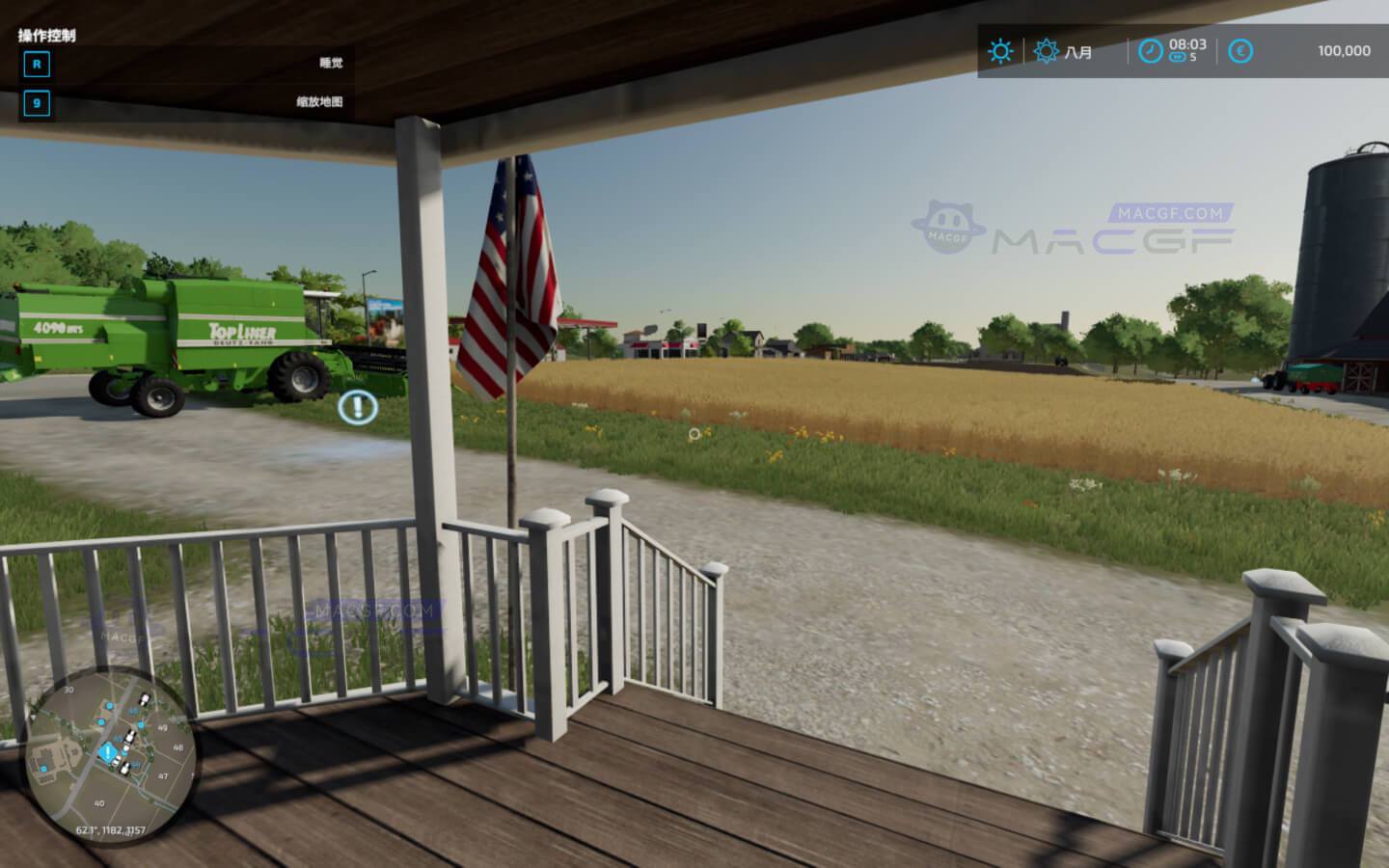Toggle map zoom with the 缩放地图 control
This screenshot has width=1389, height=868.
tap(37, 103)
